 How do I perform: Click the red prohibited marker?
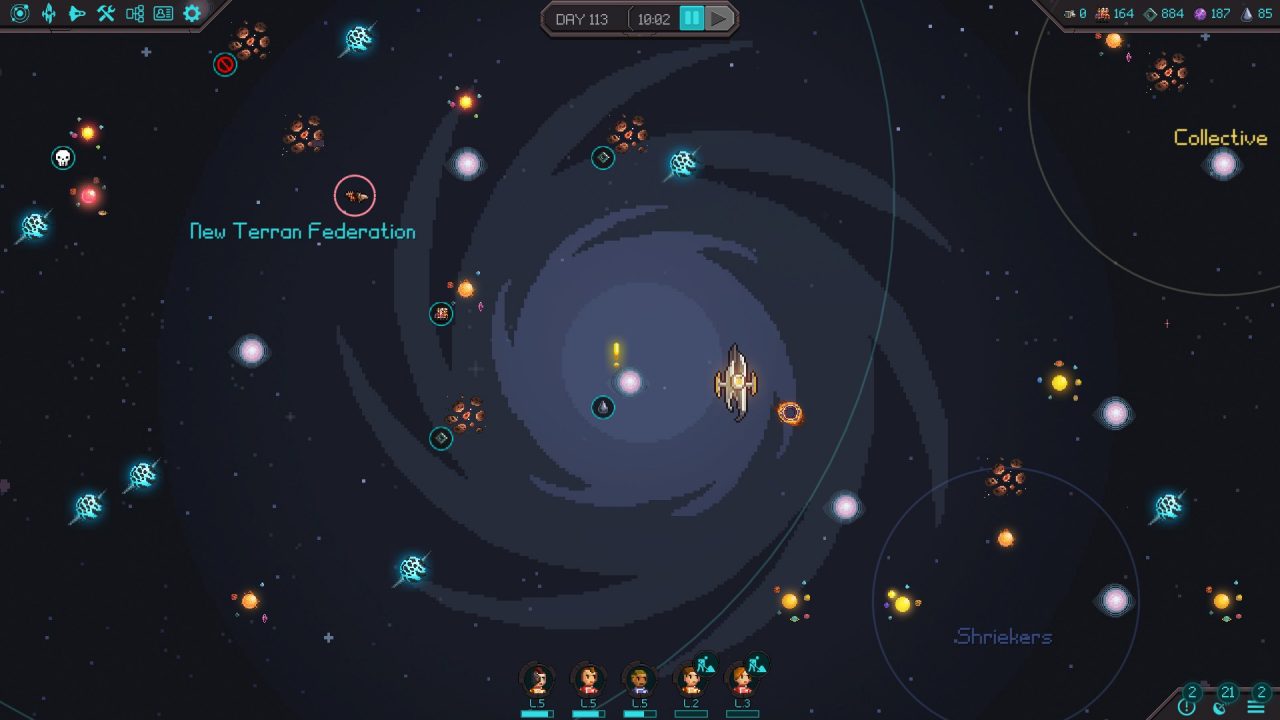pyautogui.click(x=224, y=65)
